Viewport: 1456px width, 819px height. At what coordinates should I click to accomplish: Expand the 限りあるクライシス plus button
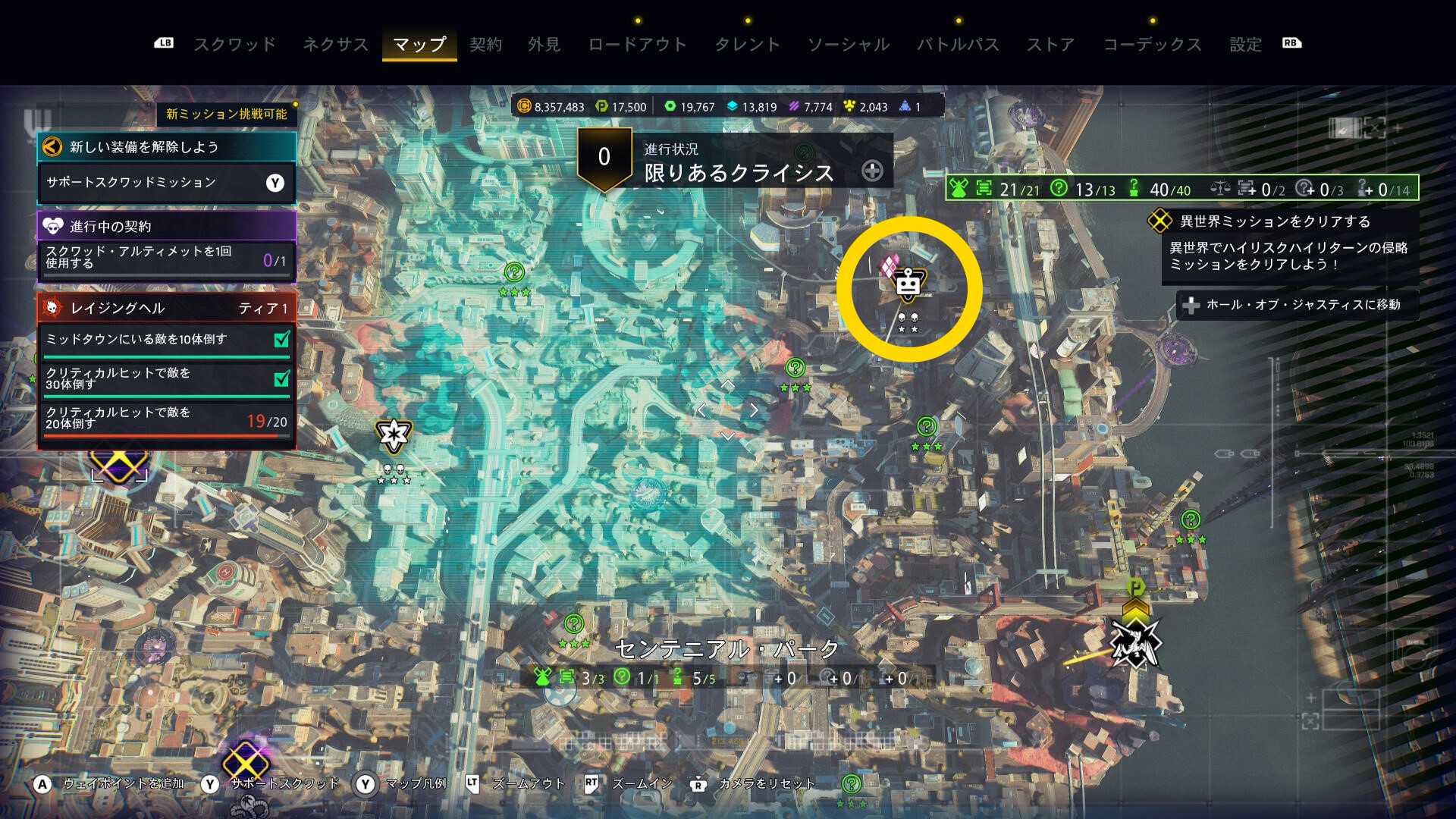tap(872, 171)
